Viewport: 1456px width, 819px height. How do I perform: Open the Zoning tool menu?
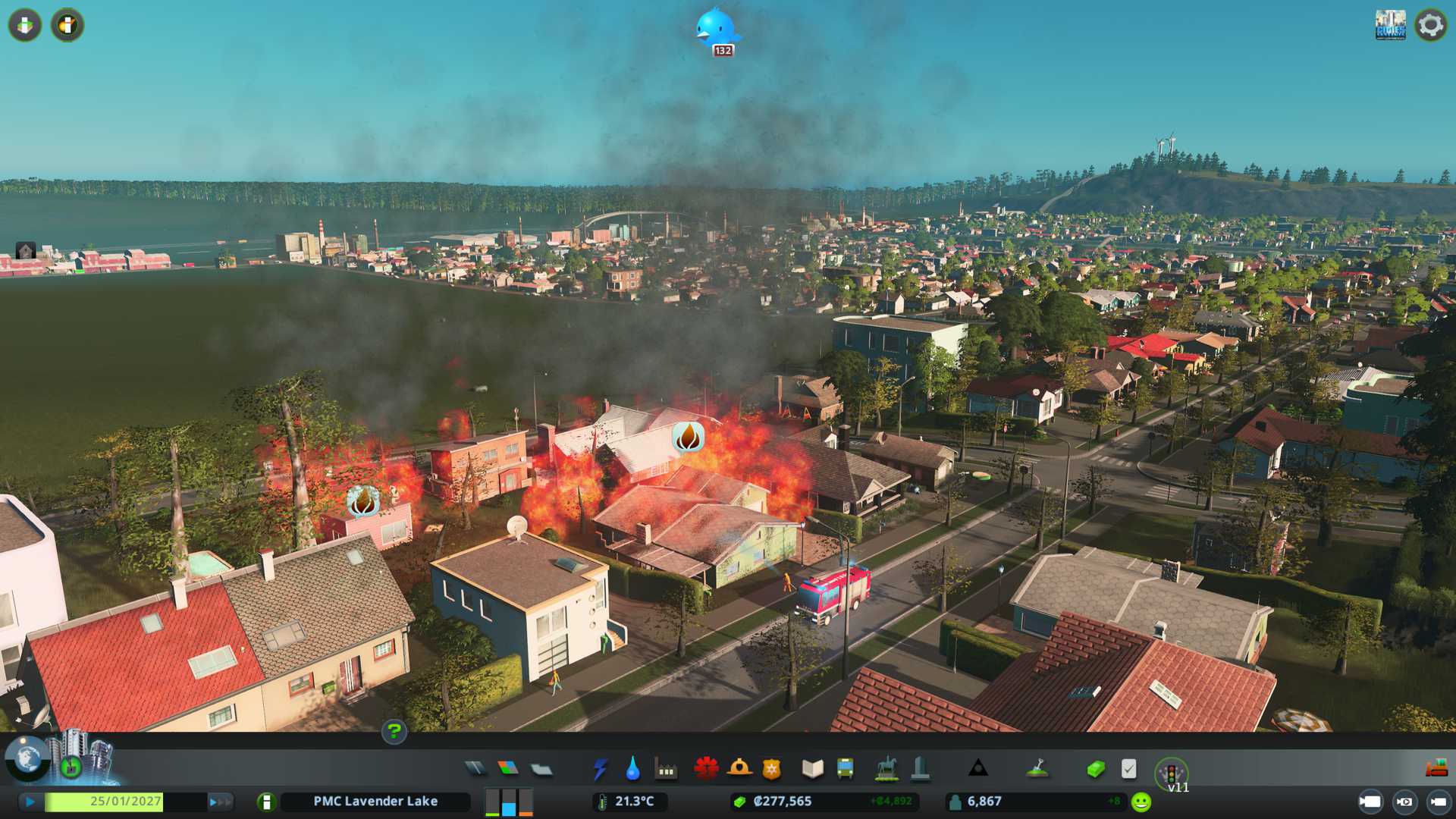point(508,769)
